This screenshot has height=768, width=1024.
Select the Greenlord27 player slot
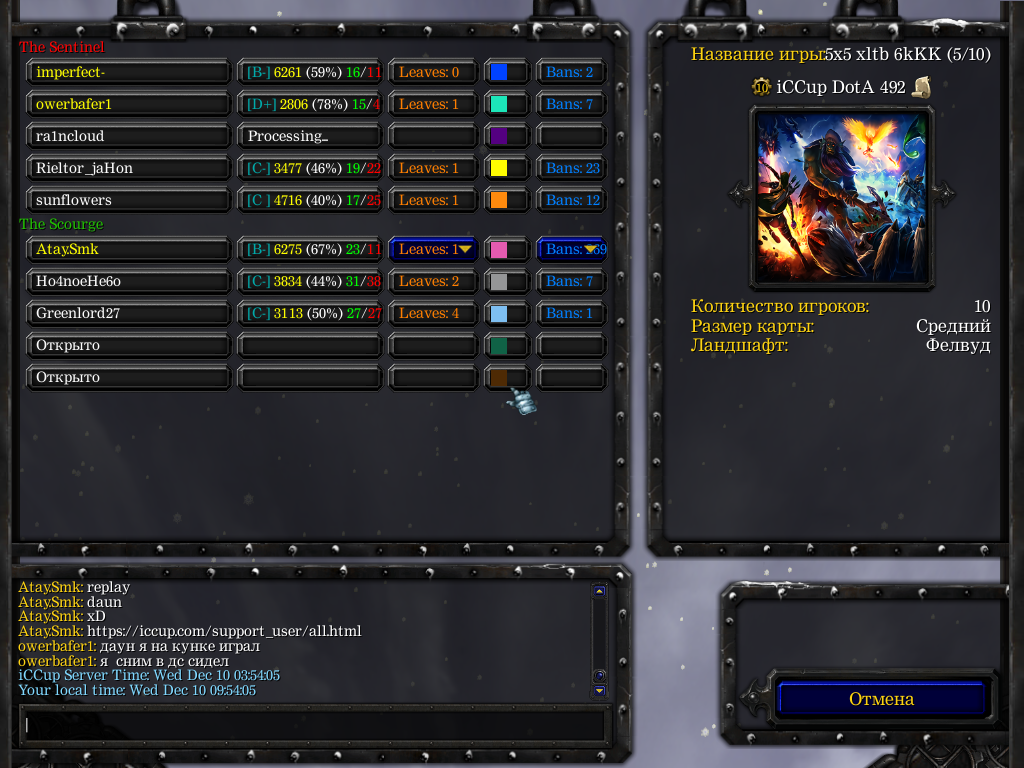129,313
